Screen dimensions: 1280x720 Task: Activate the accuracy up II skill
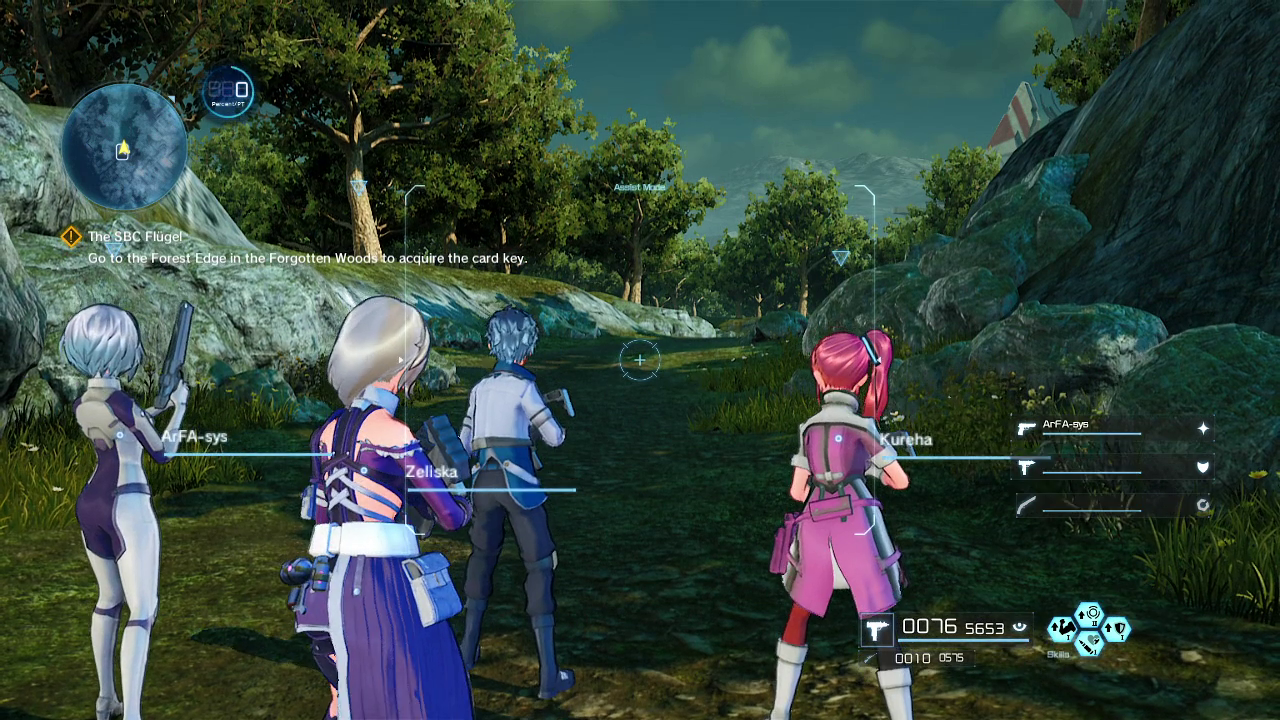[x=1088, y=613]
